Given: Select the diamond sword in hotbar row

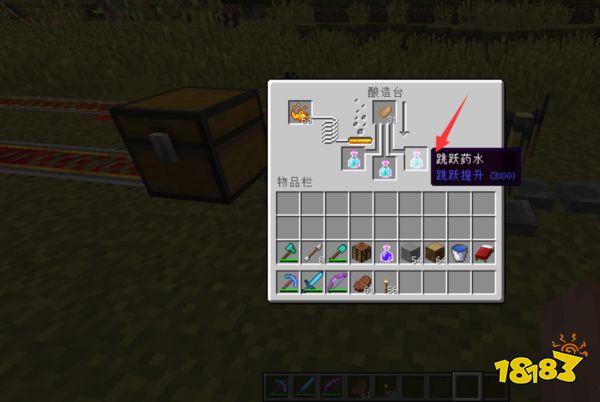Looking at the screenshot, I should coord(312,282).
